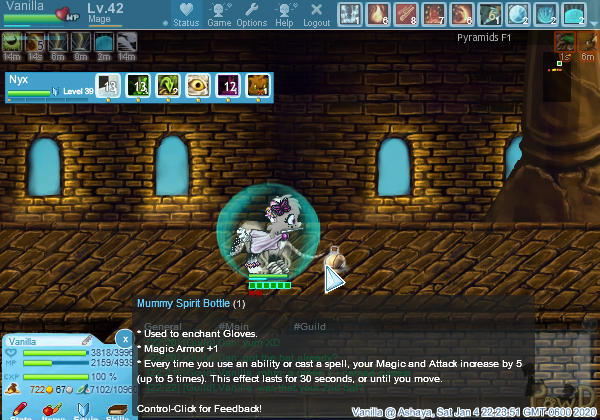Click the edit pencil beside Vanilla's name

pyautogui.click(x=86, y=341)
